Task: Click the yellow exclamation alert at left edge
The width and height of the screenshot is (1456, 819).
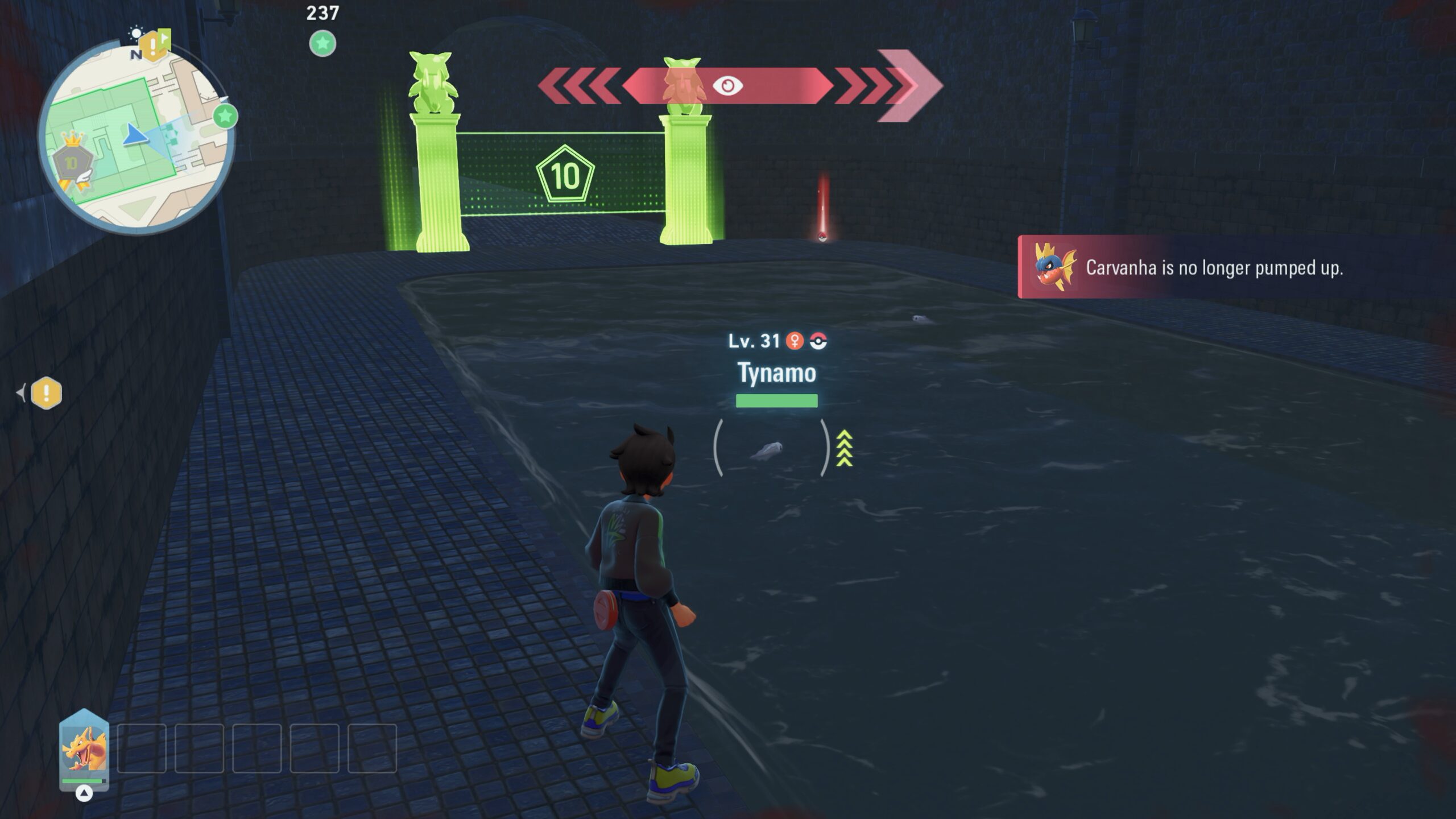Action: [x=46, y=393]
